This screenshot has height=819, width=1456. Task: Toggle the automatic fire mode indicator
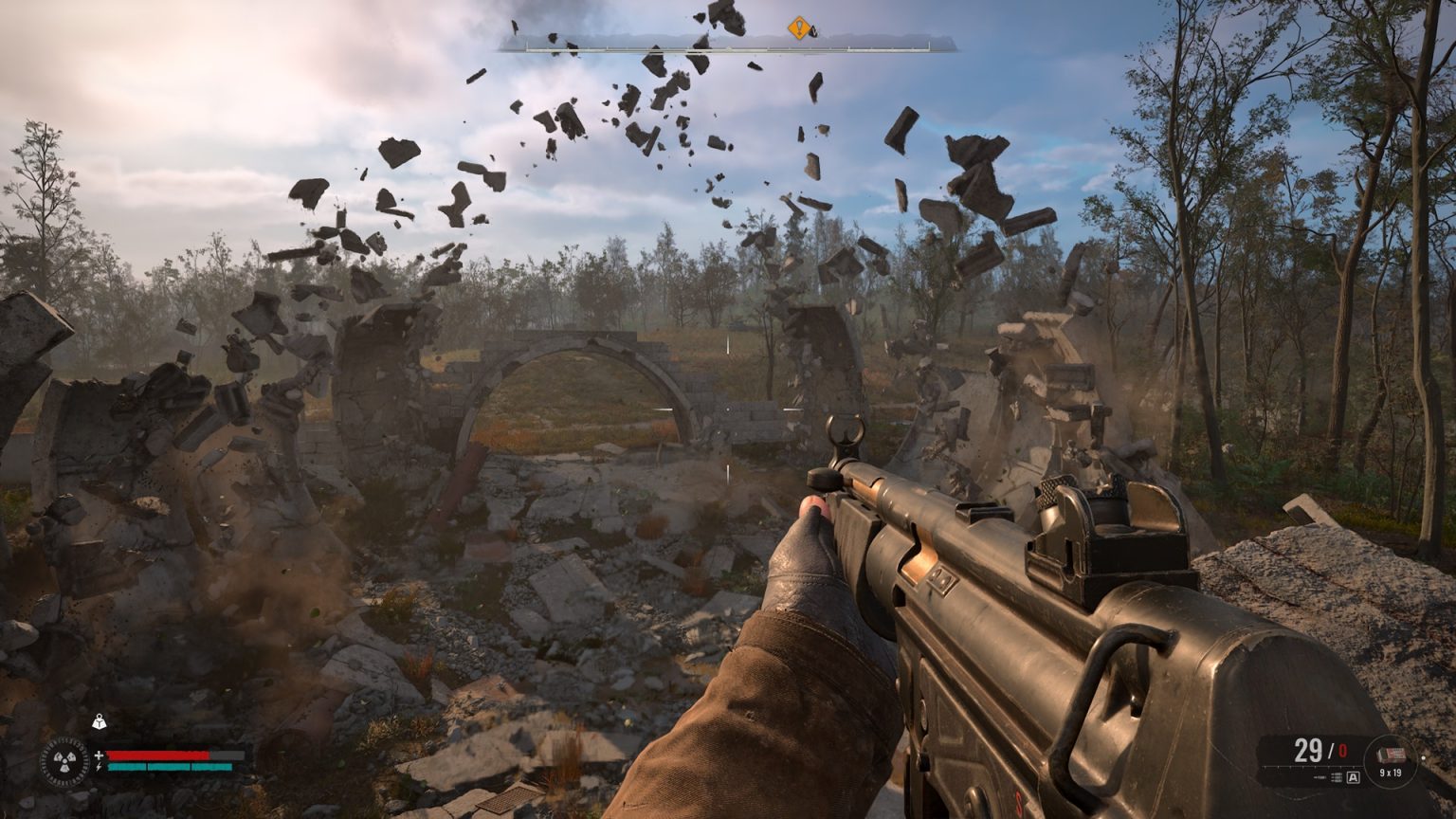pos(1353,778)
